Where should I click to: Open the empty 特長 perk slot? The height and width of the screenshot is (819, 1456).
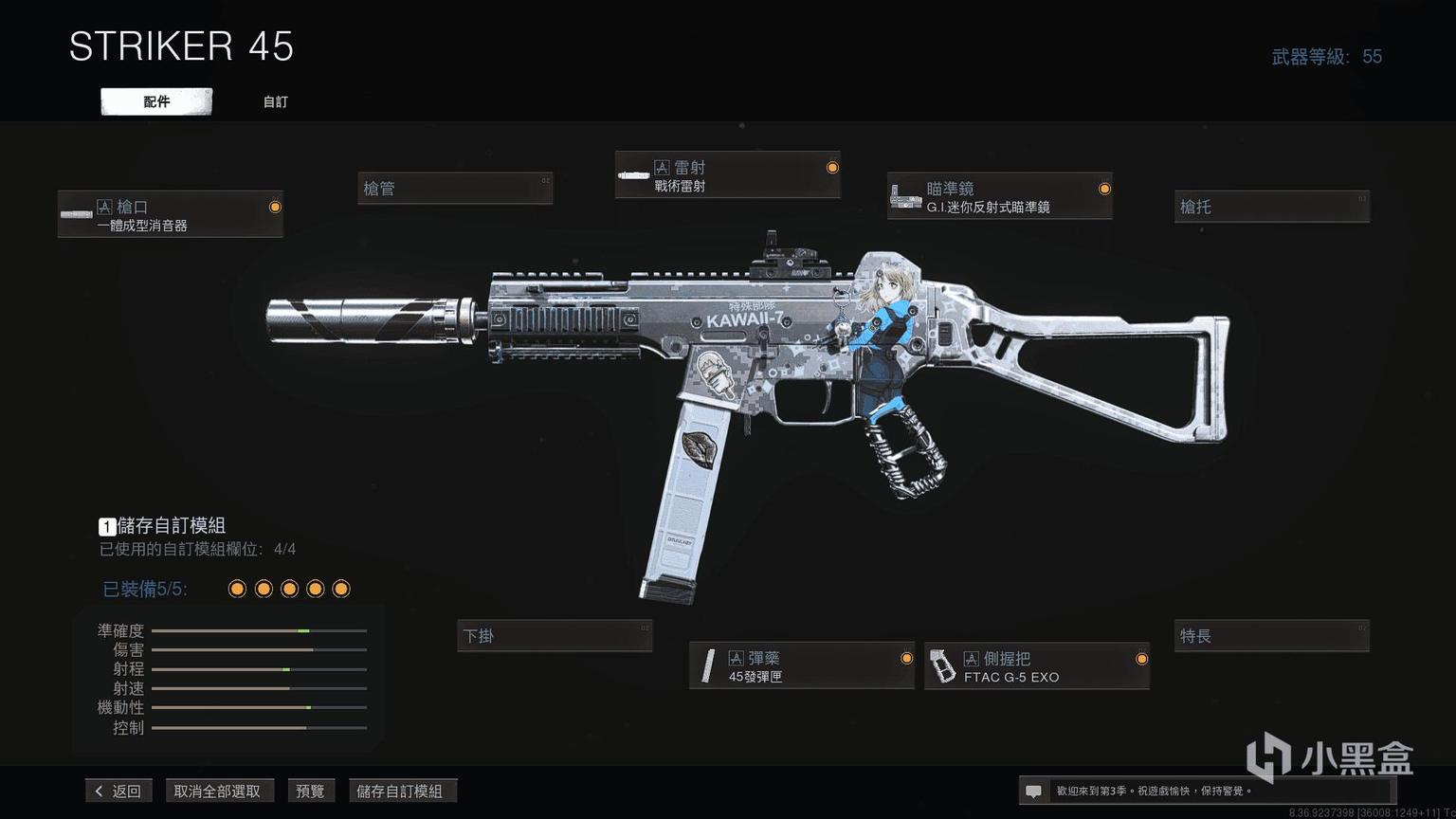(x=1271, y=636)
